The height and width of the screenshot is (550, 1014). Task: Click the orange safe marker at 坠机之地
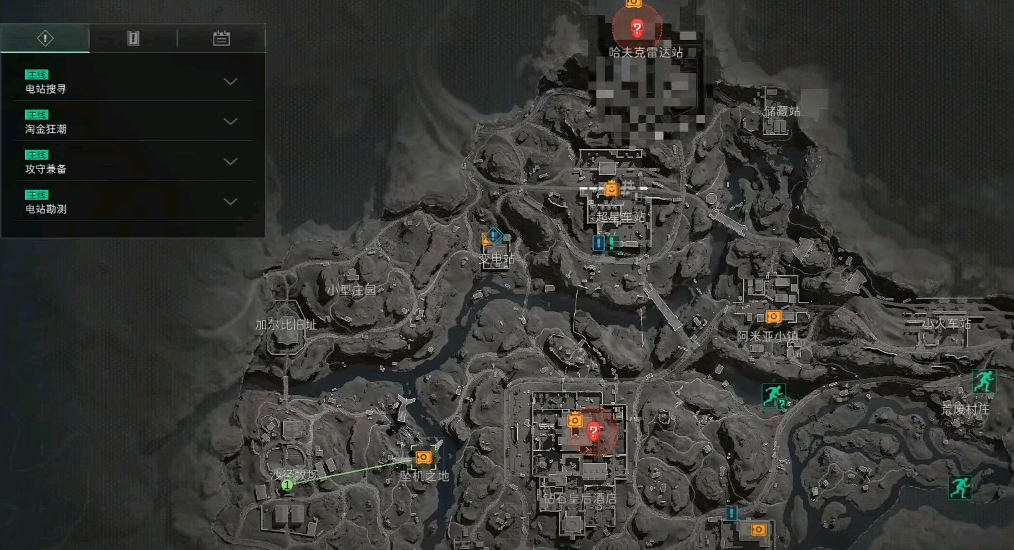point(423,456)
